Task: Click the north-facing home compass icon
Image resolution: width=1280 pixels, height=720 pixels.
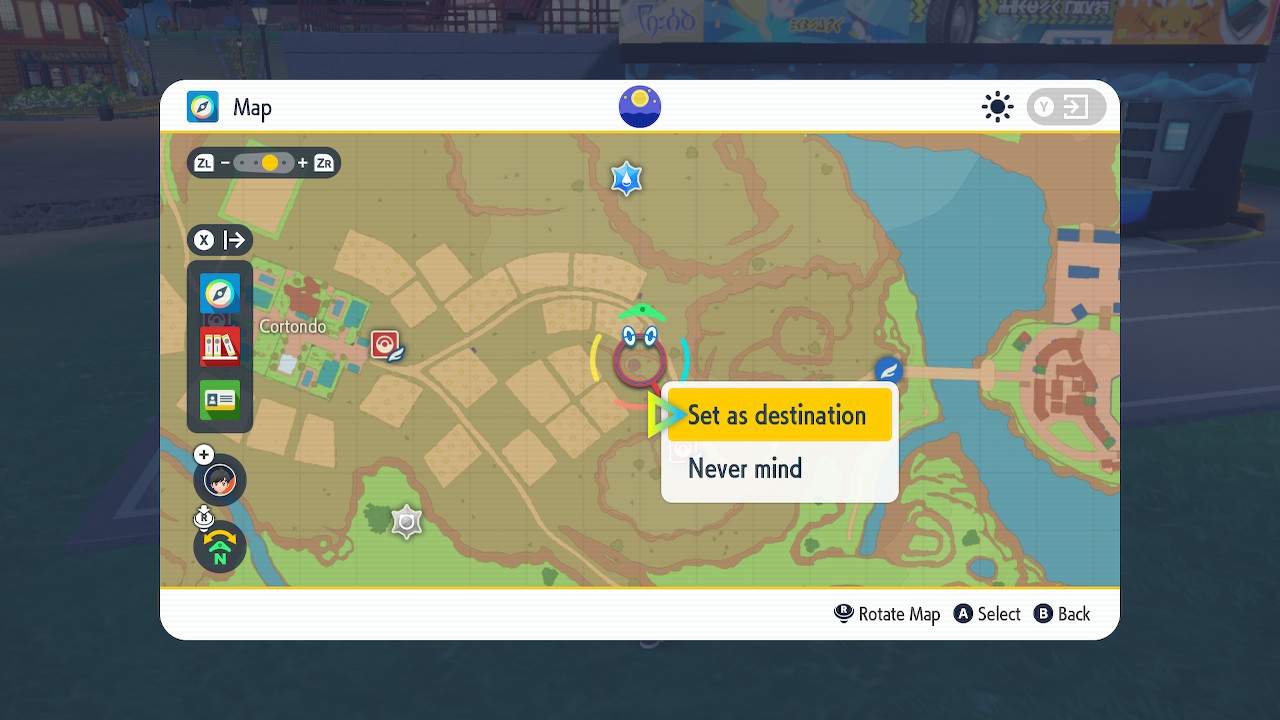Action: coord(219,547)
